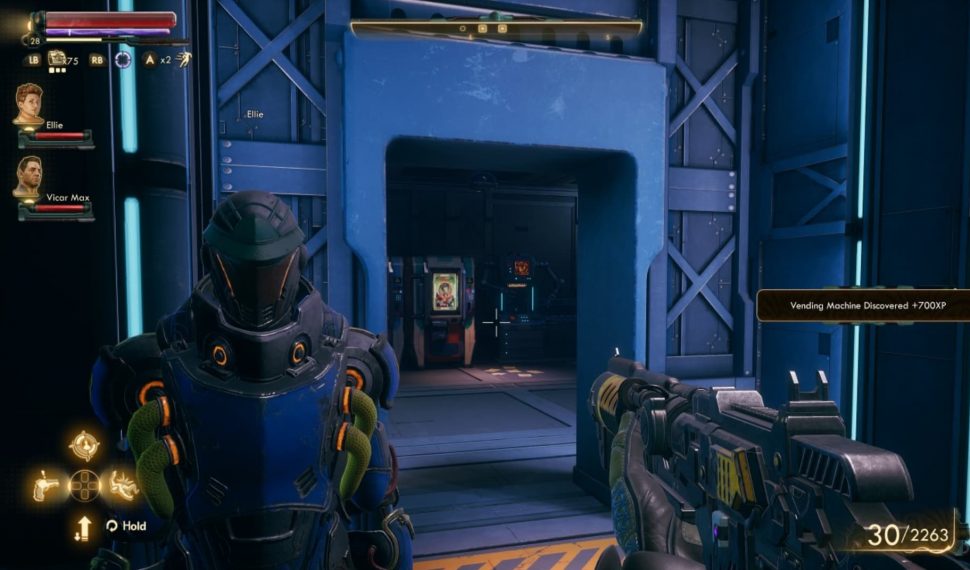970x570 pixels.
Task: Choose the companion target command icon
Action: (84, 442)
